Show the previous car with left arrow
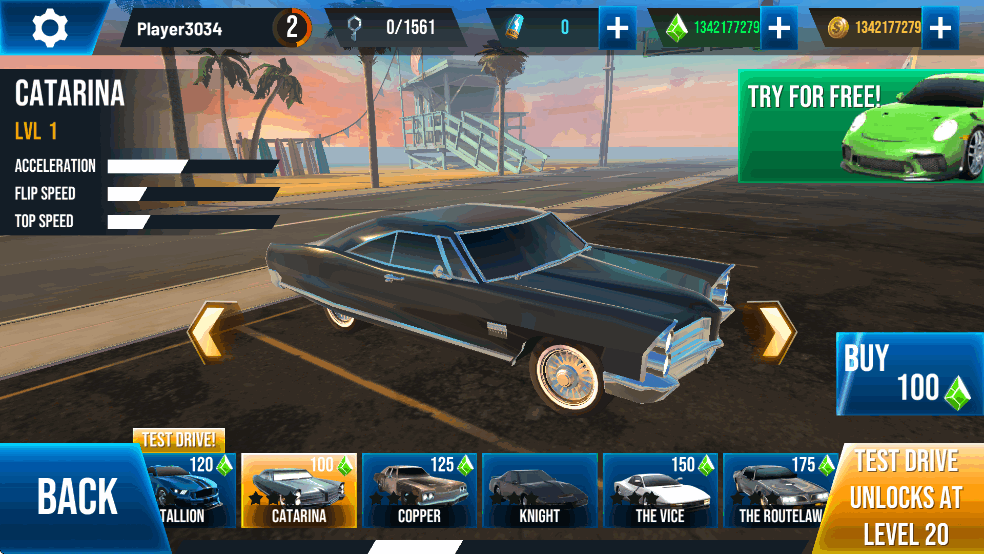984x554 pixels. [x=208, y=332]
